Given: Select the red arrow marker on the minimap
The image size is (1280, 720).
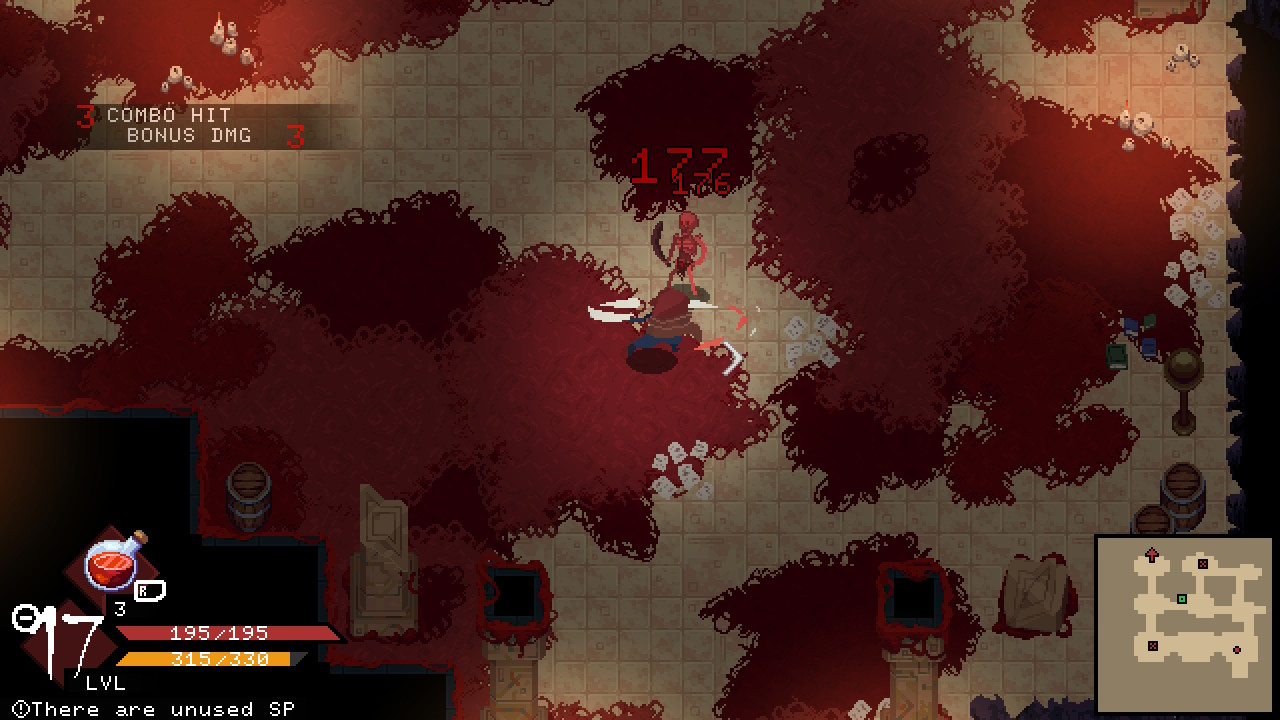Looking at the screenshot, I should coord(1152,553).
